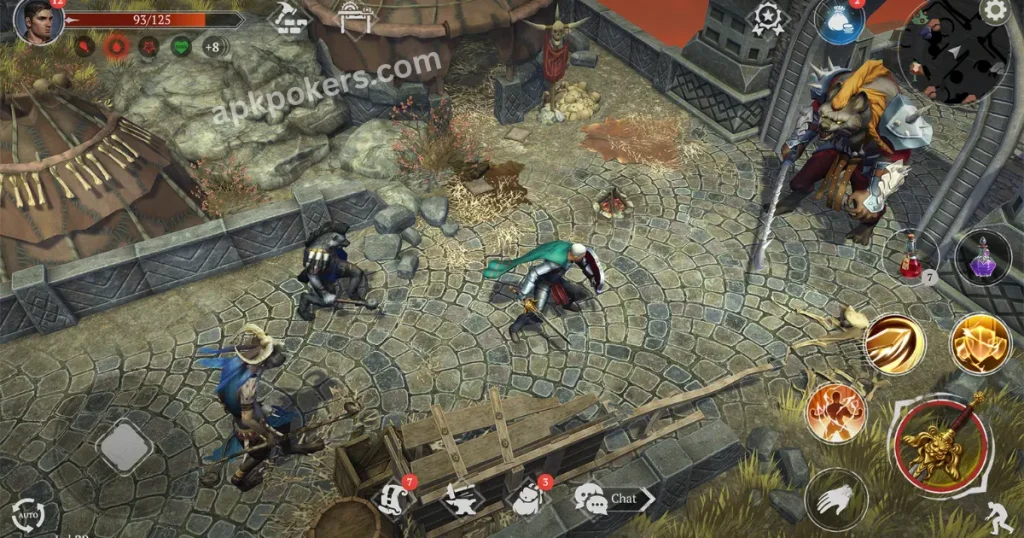This screenshot has width=1024, height=538.
Task: Open the Chat panel
Action: tap(612, 497)
